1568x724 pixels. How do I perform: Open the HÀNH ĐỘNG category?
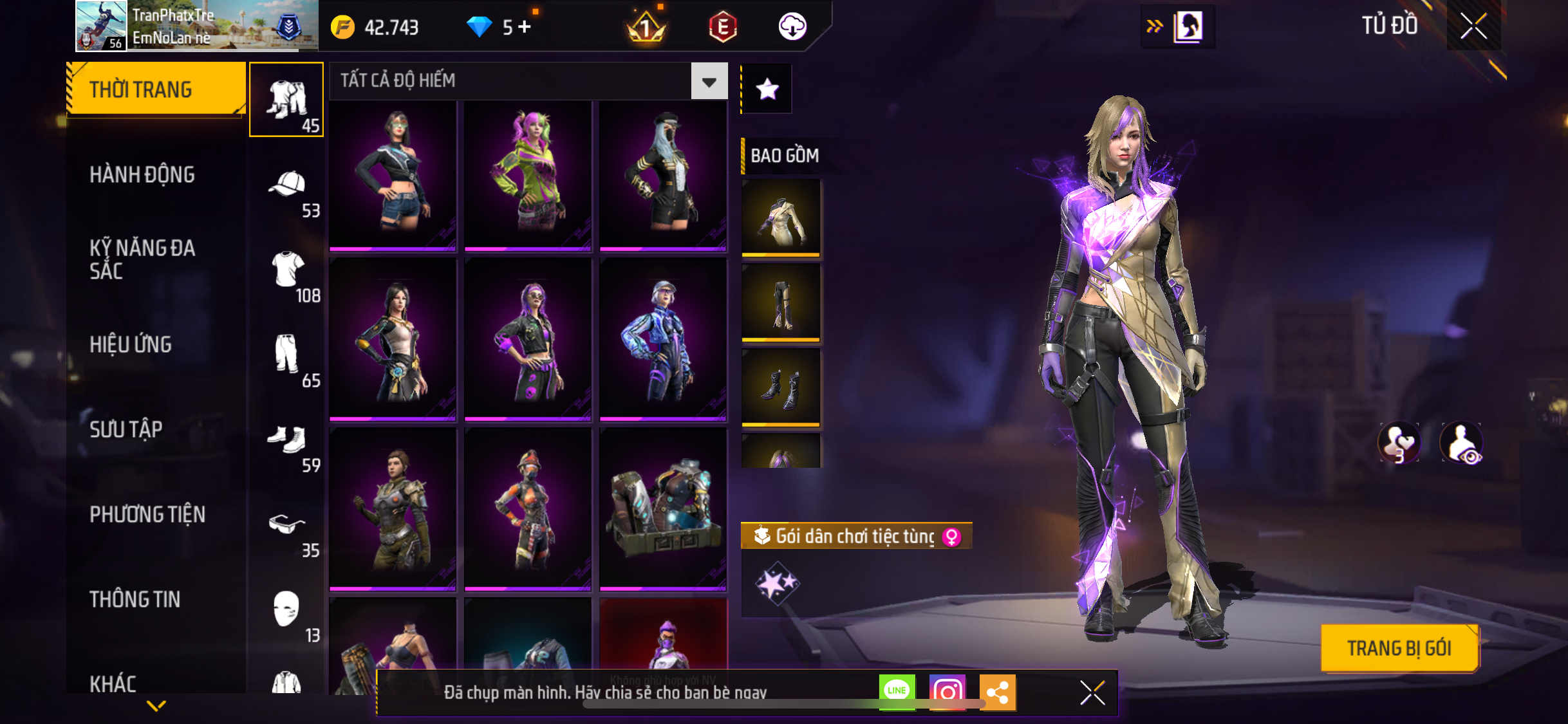pyautogui.click(x=142, y=174)
